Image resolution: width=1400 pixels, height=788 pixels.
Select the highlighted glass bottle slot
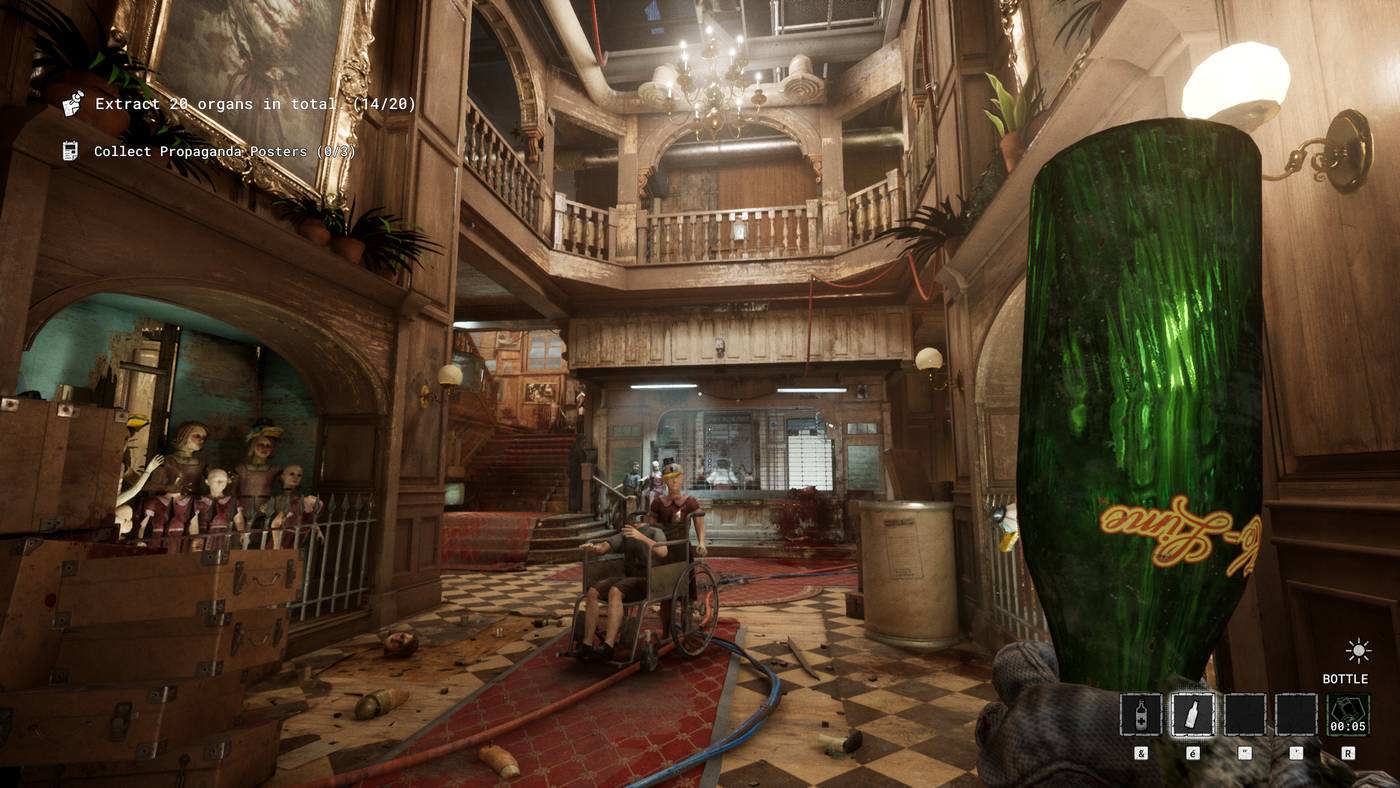[1193, 715]
